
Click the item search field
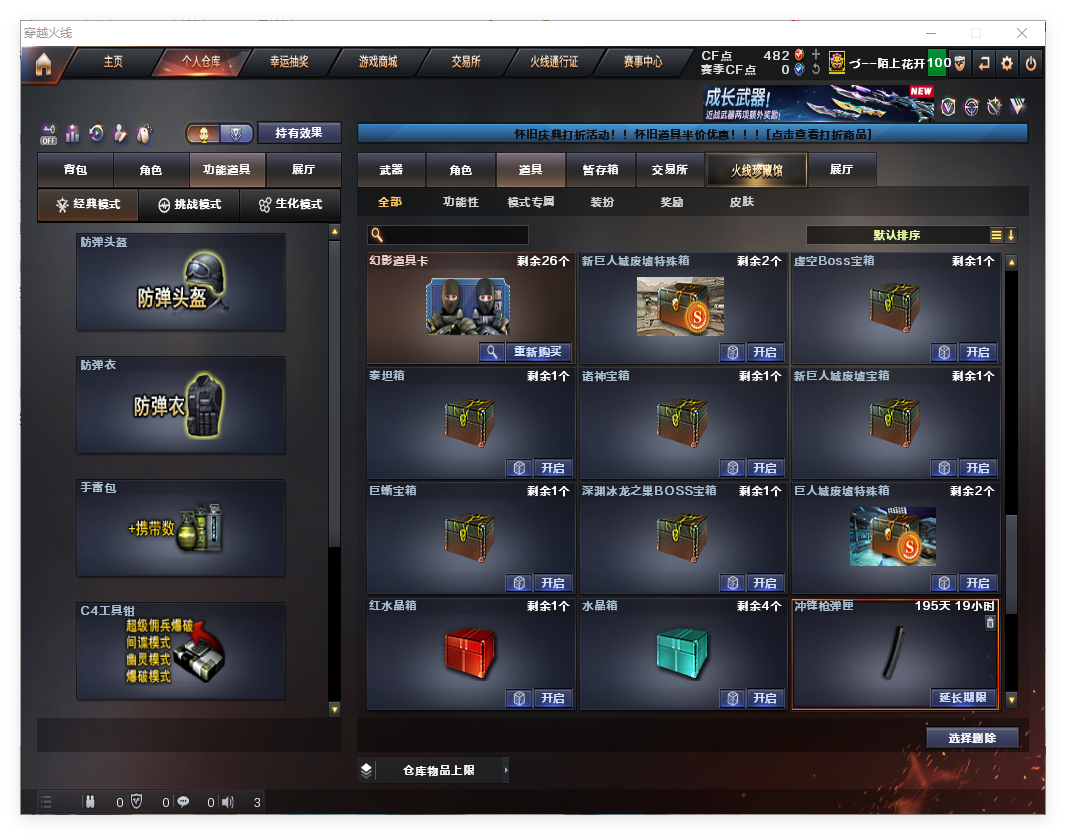[x=455, y=235]
